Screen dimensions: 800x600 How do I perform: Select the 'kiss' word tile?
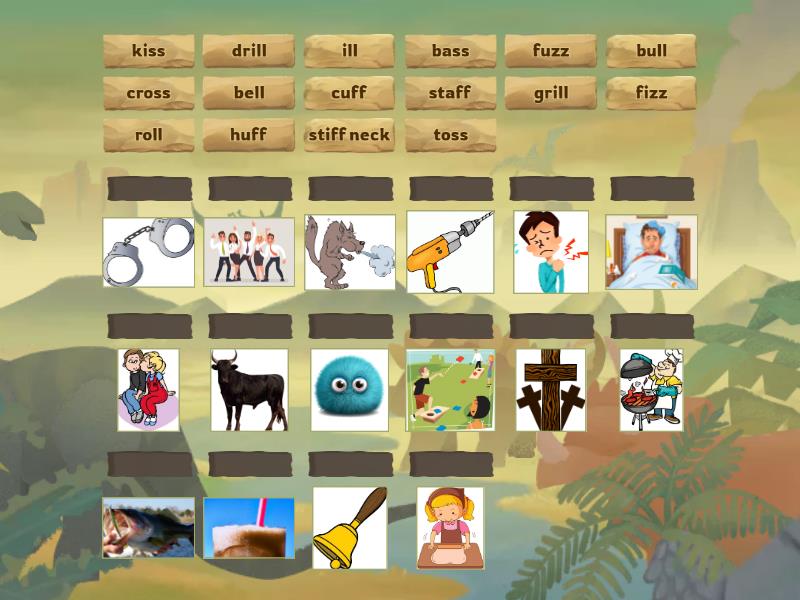pos(149,51)
